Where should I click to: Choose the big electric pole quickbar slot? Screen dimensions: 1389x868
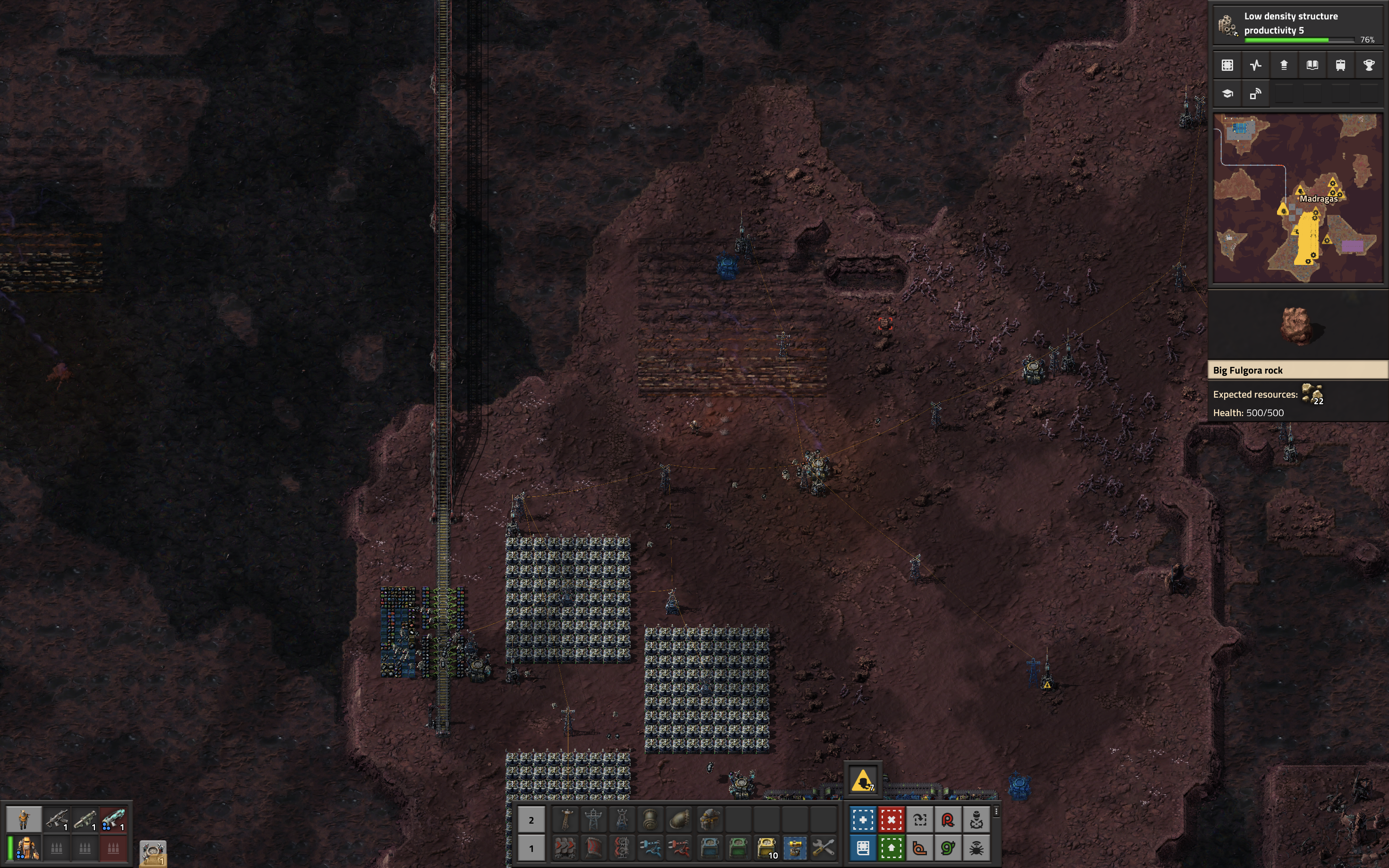coord(593,820)
